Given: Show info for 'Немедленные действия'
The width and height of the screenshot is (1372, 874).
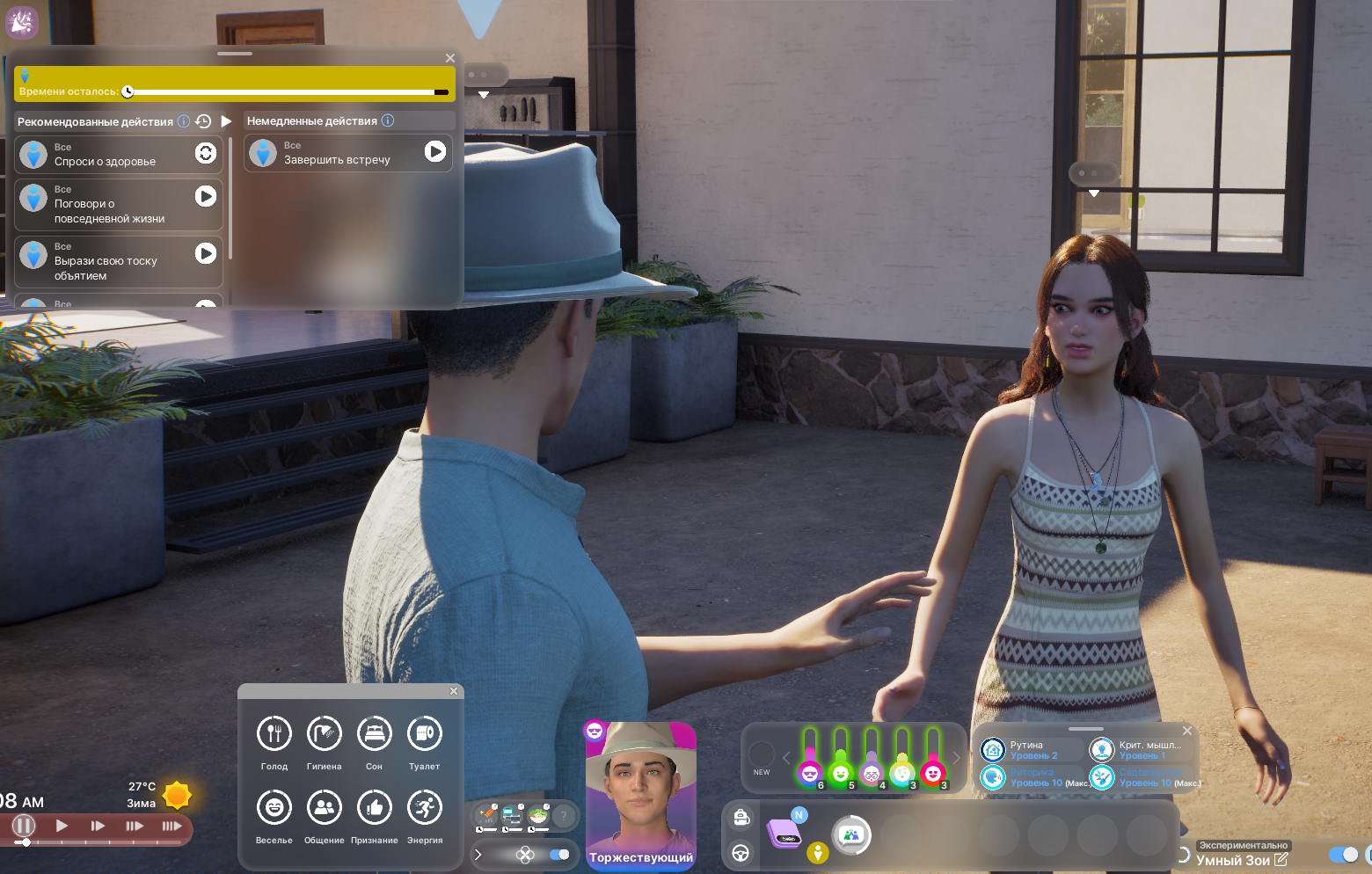Looking at the screenshot, I should 388,120.
